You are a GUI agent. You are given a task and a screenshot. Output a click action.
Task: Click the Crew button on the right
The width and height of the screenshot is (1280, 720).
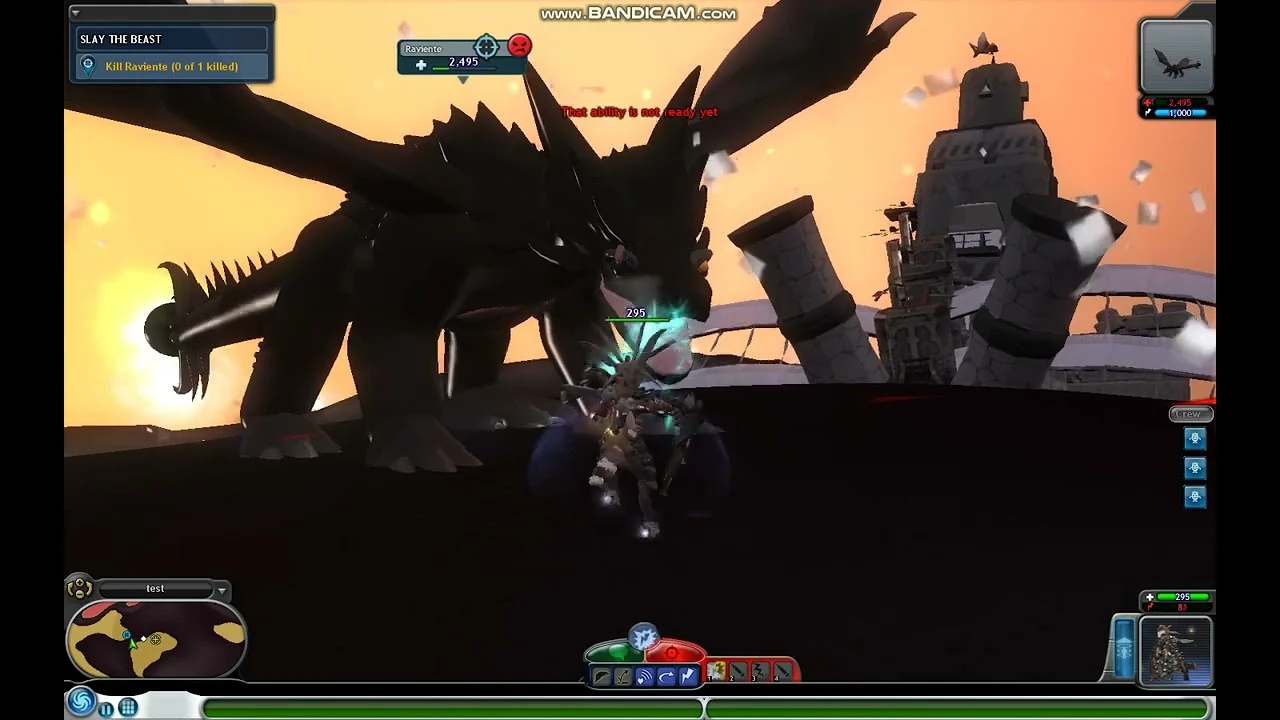point(1189,413)
